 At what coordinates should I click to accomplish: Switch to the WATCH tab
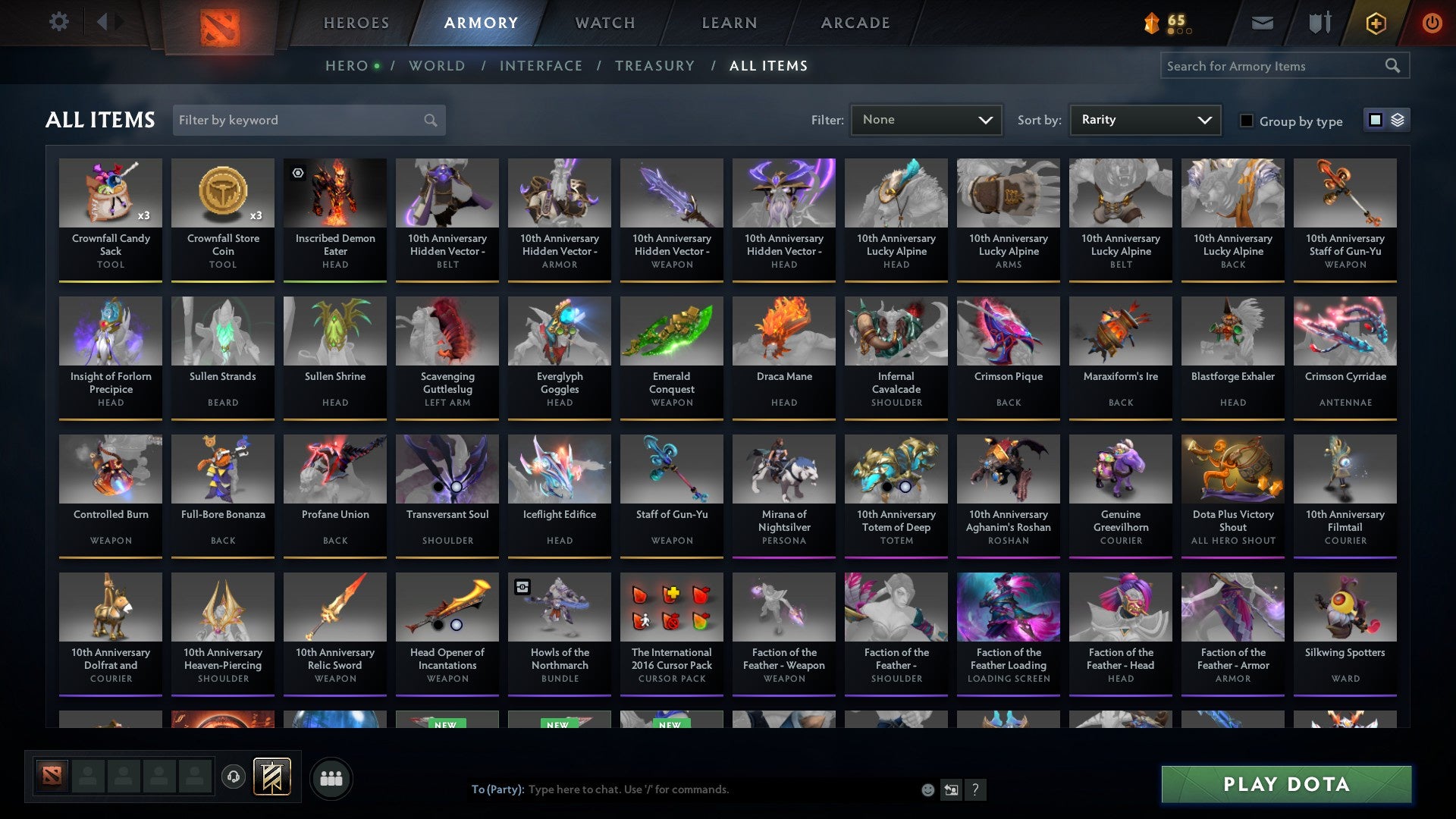[x=604, y=23]
